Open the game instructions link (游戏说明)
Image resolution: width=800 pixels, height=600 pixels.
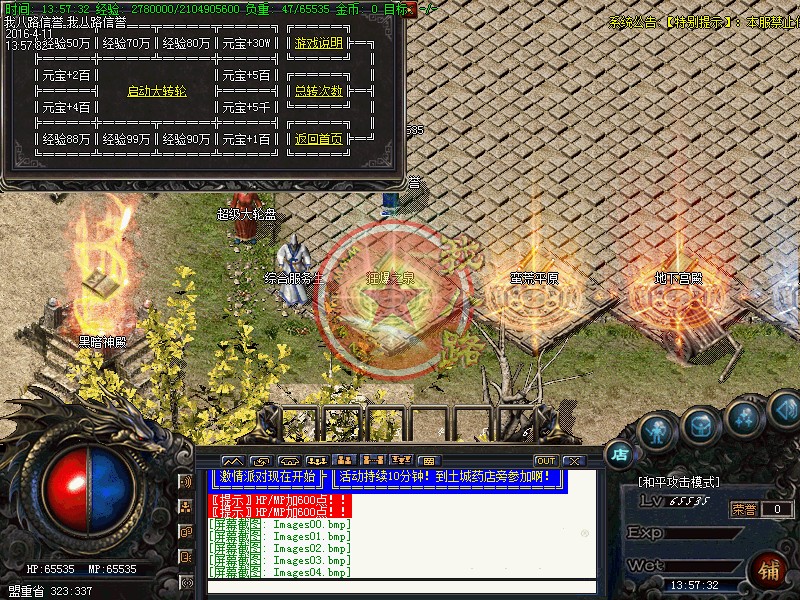pos(319,44)
